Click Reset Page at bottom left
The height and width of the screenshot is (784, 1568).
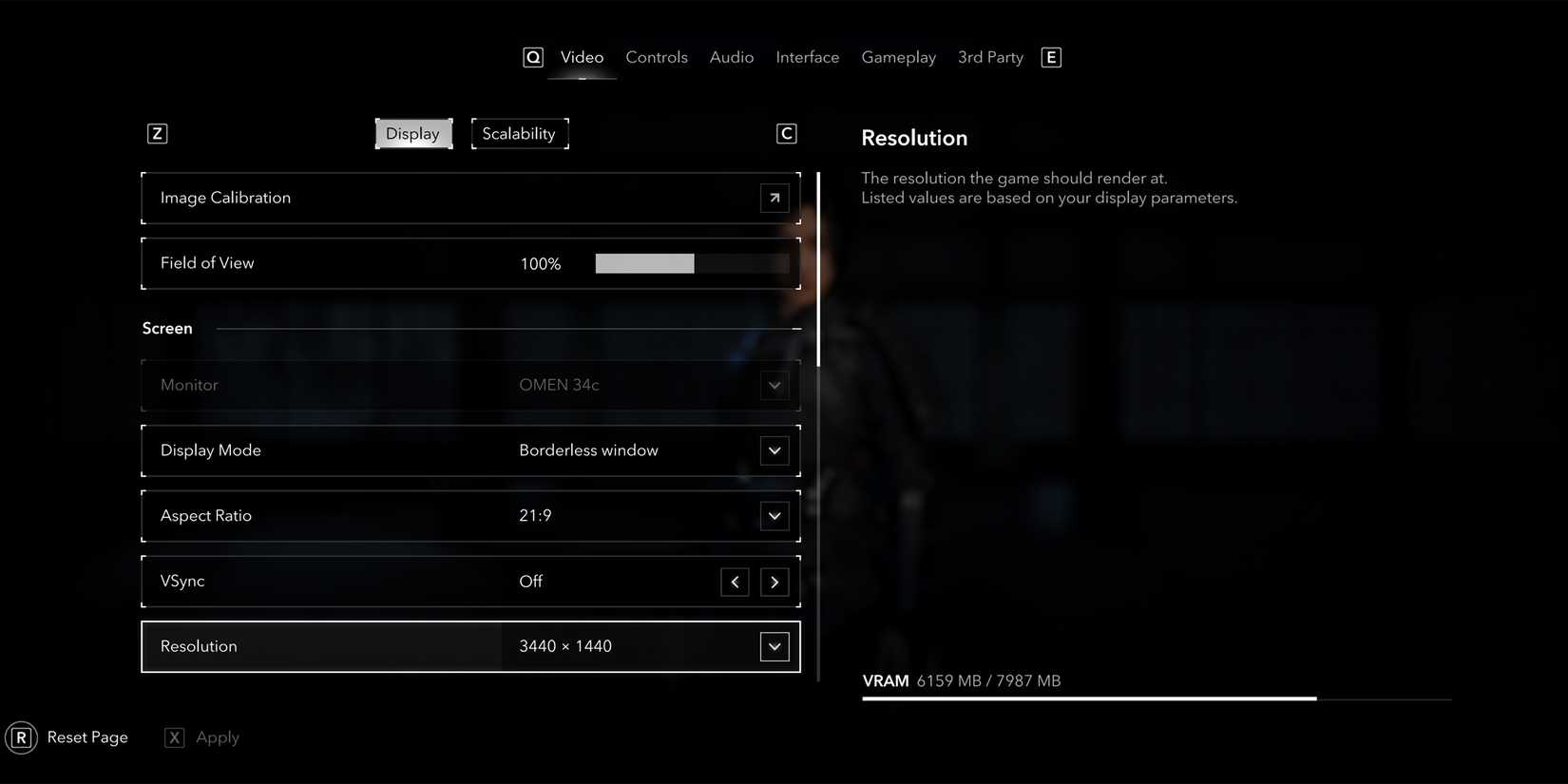click(87, 736)
